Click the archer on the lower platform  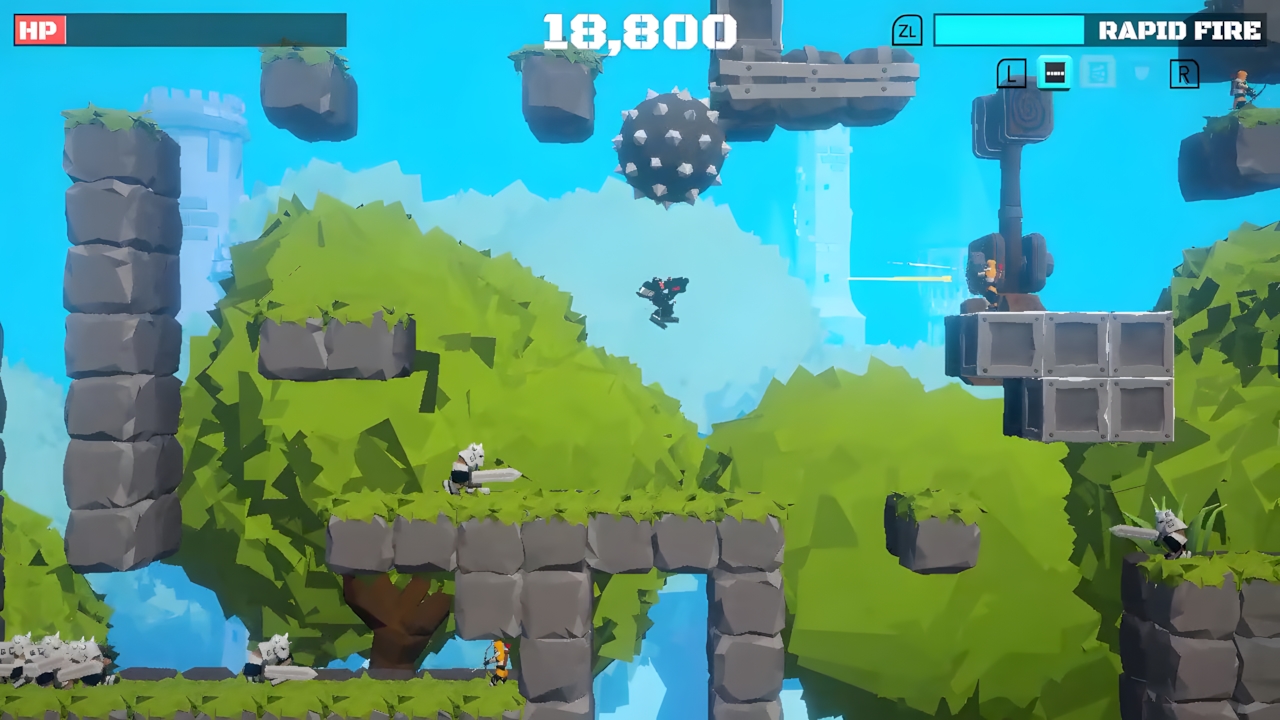click(x=497, y=660)
